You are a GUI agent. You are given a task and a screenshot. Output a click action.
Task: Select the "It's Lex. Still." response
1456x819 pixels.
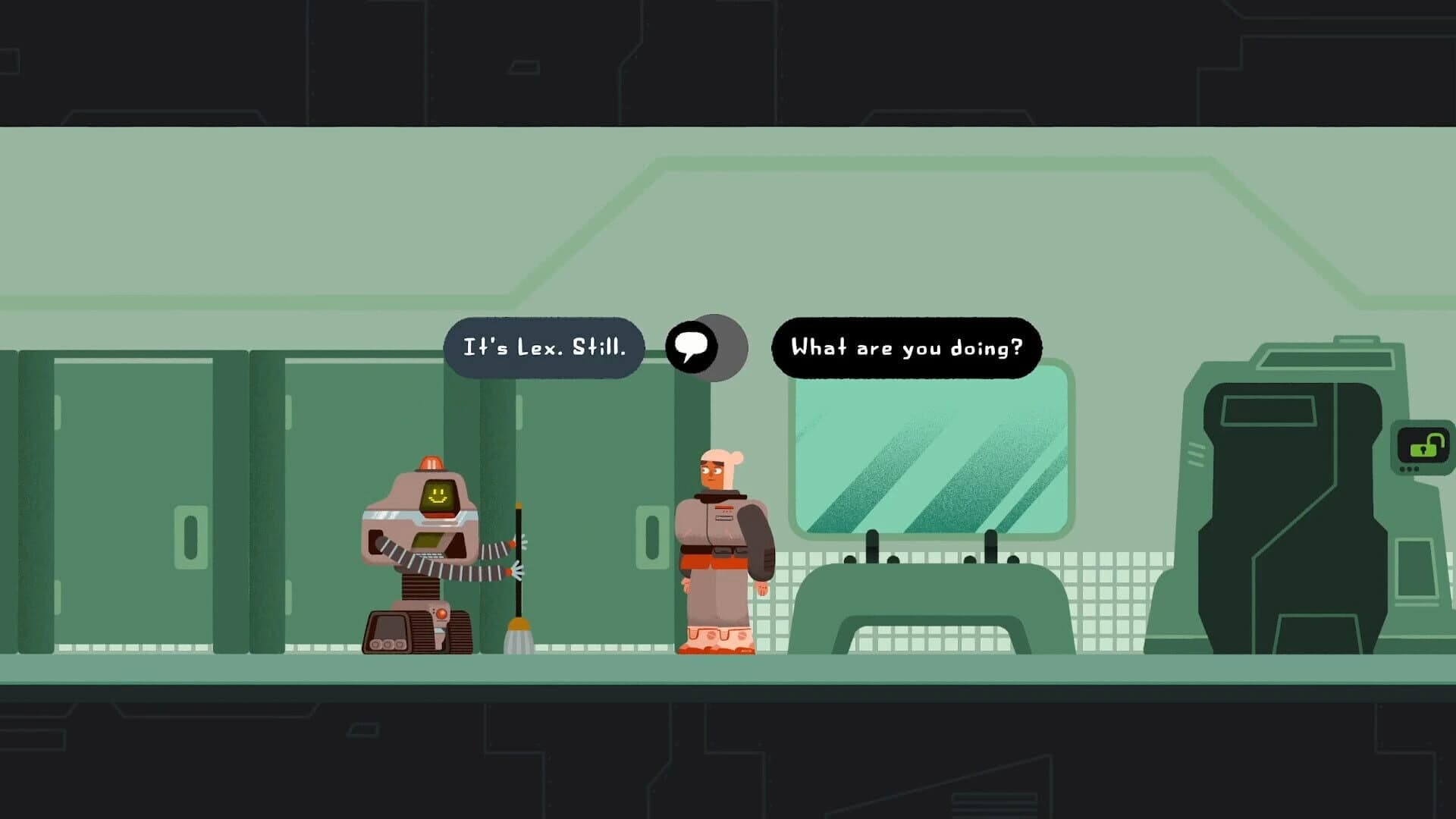click(544, 348)
